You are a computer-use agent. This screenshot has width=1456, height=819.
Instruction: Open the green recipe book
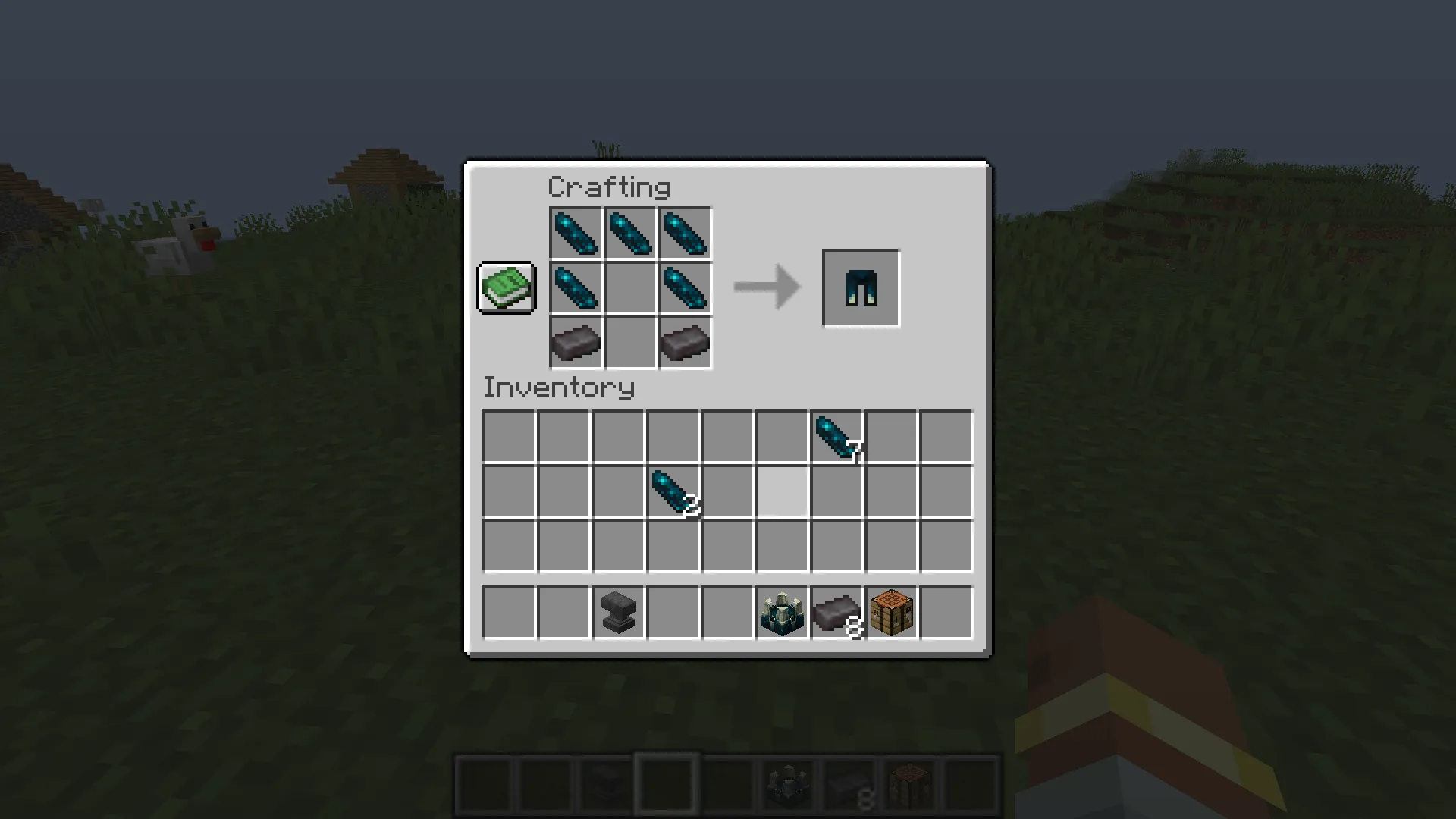tap(506, 288)
